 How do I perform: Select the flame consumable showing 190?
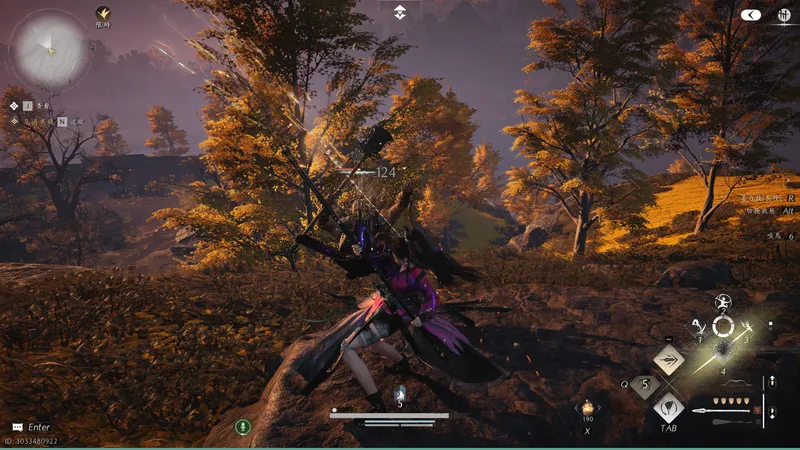tap(588, 408)
